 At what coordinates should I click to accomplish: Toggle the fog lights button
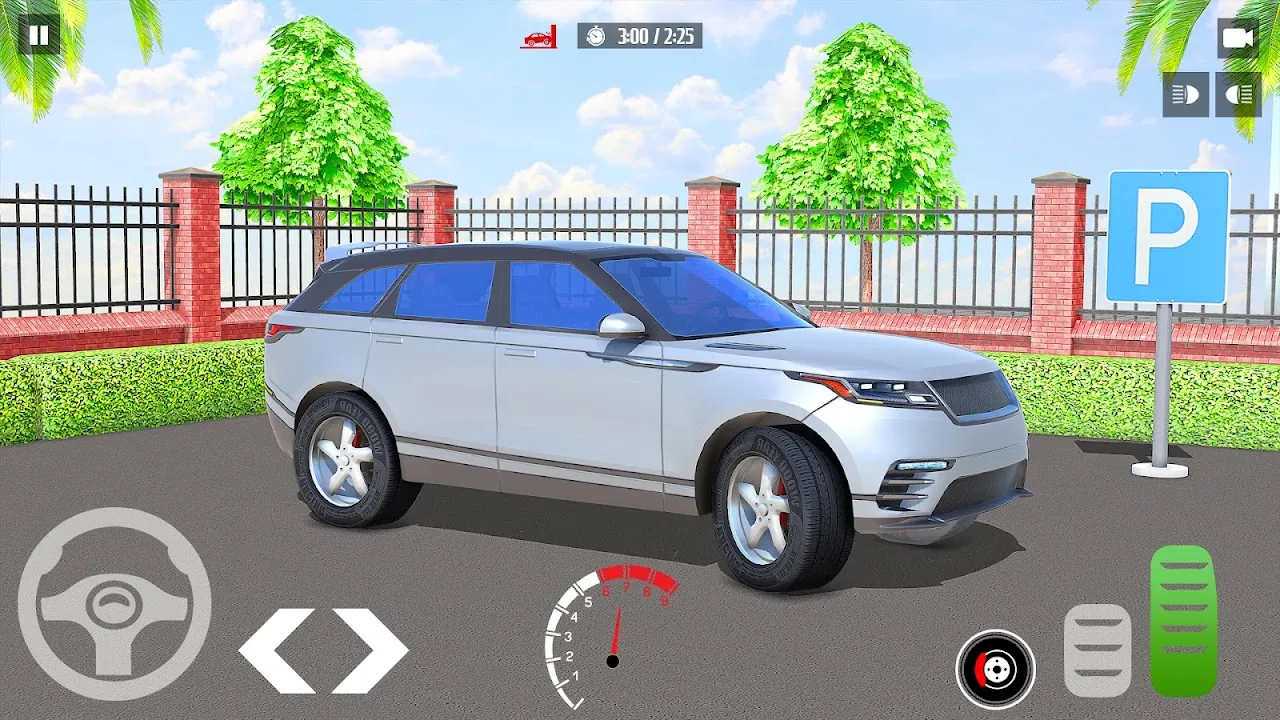point(1238,94)
